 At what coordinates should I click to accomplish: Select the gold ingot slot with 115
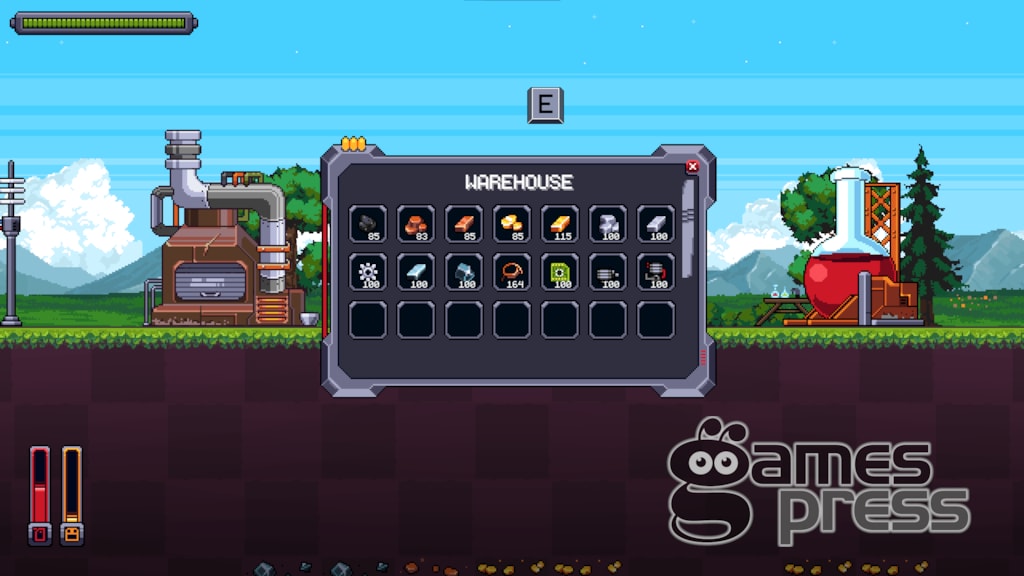tap(560, 224)
